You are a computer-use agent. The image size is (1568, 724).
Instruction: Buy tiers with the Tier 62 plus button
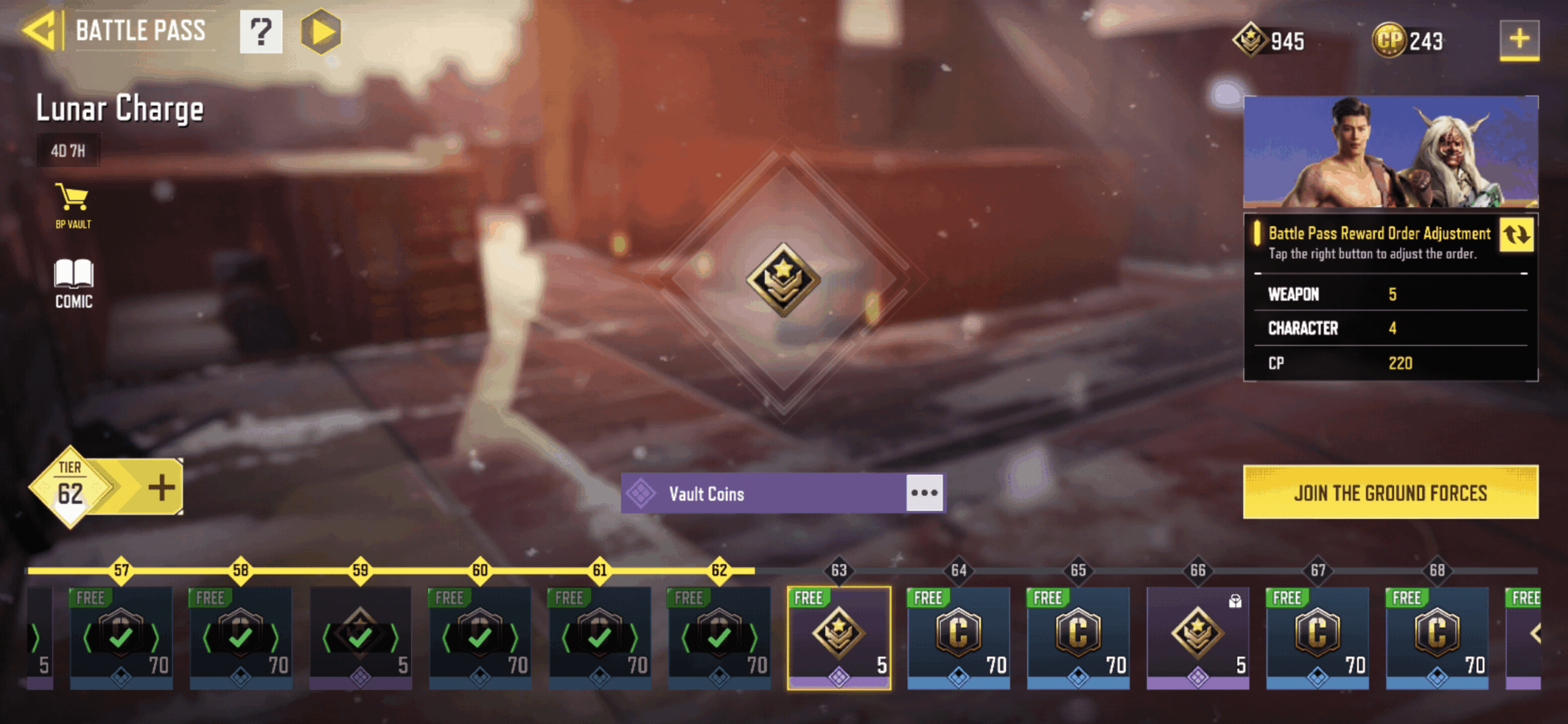coord(162,488)
